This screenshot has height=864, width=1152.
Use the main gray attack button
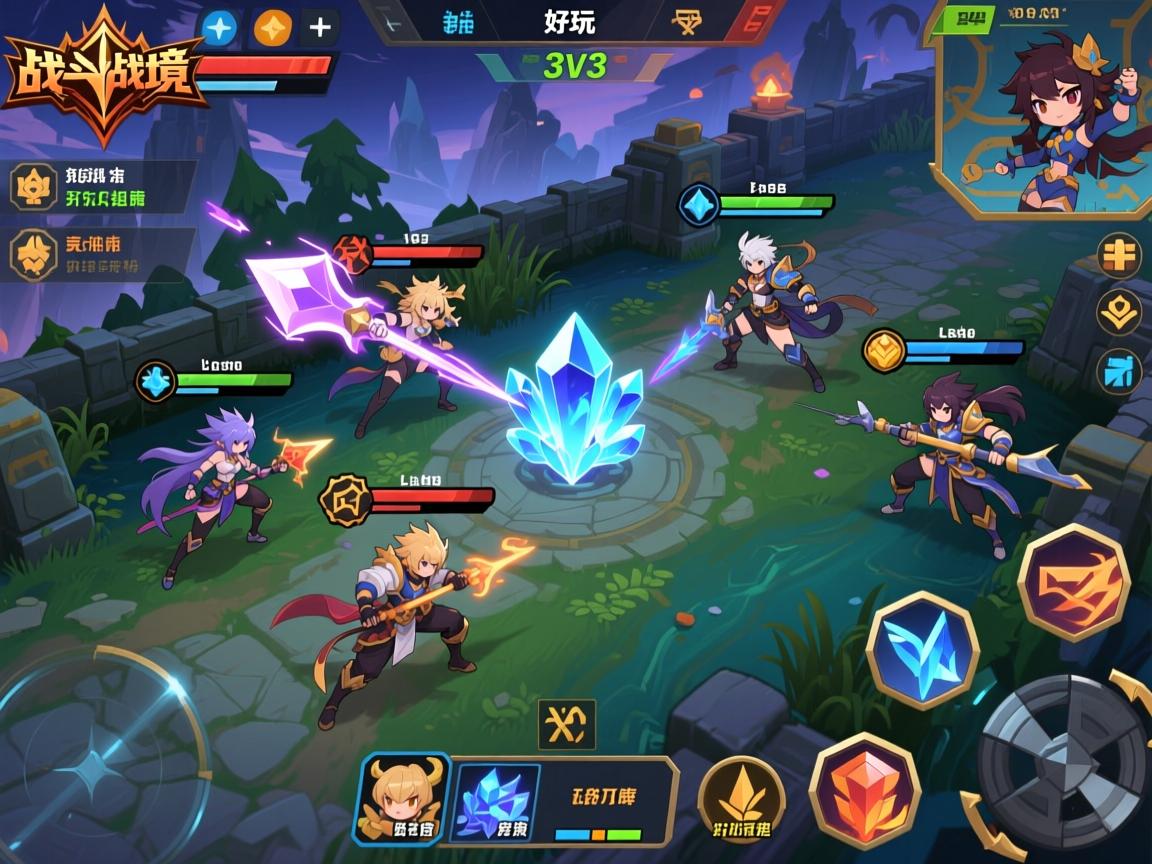[1062, 762]
